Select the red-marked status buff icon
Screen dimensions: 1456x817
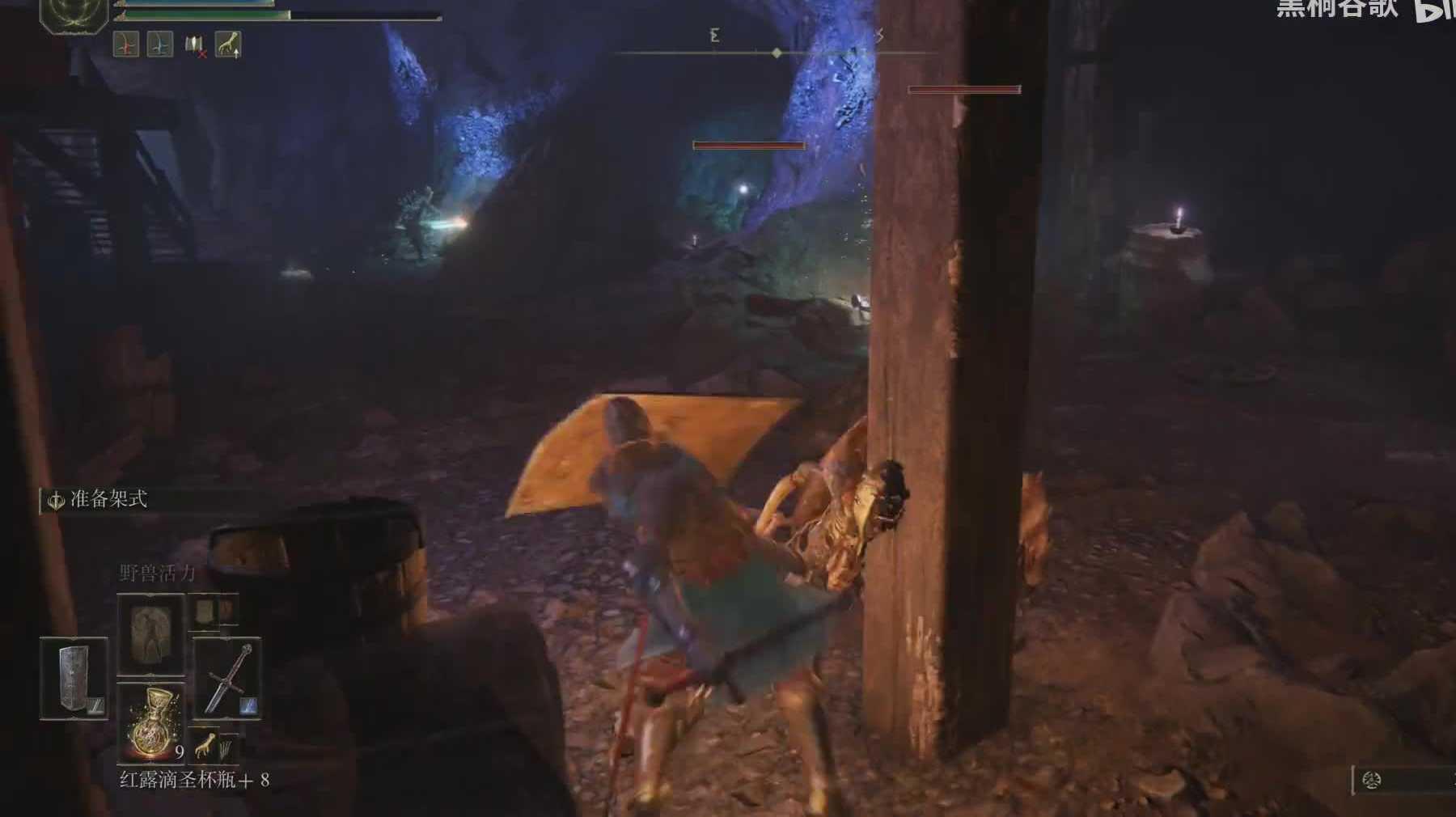[126, 44]
